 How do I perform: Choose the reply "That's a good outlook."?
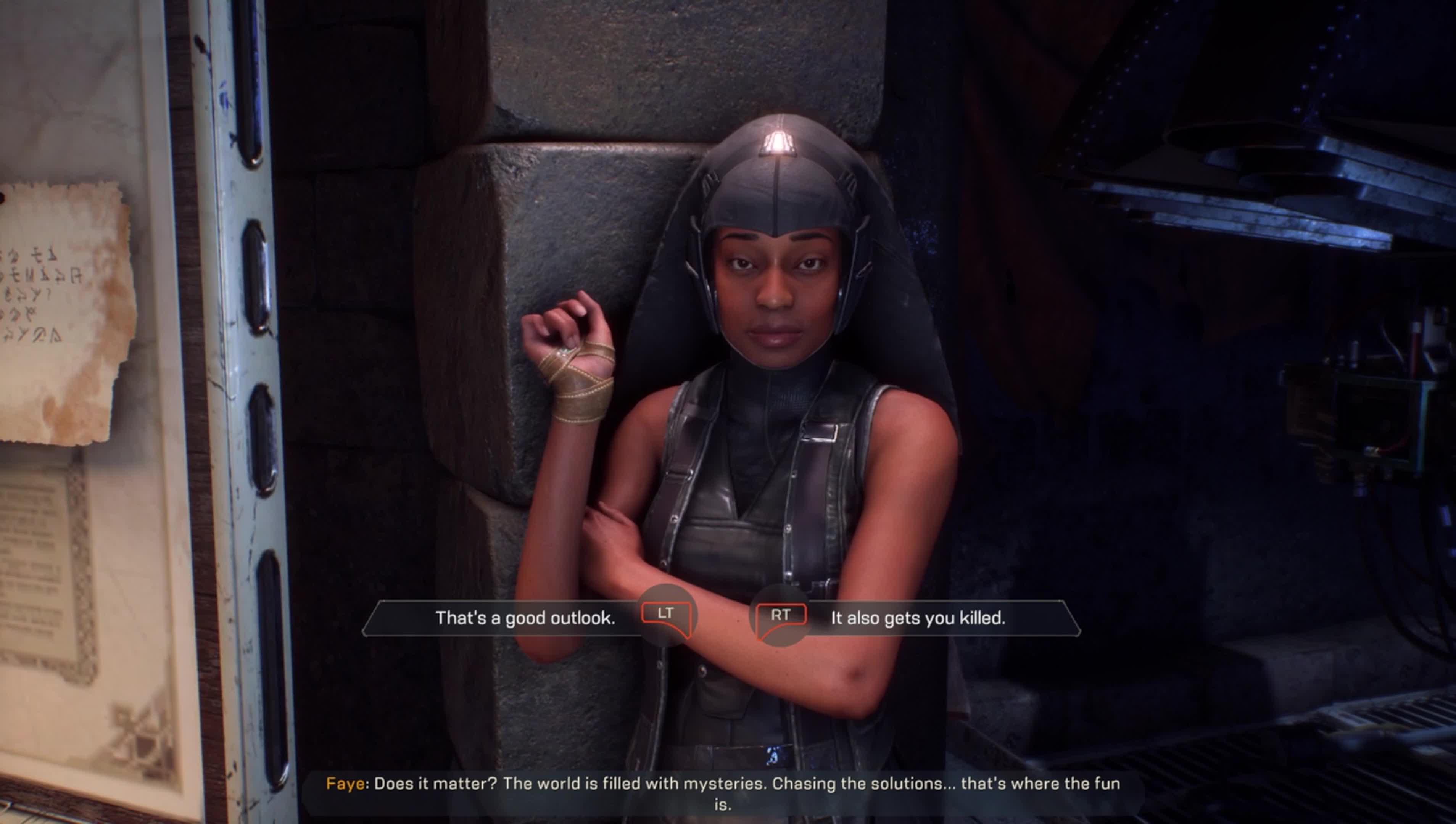click(525, 618)
